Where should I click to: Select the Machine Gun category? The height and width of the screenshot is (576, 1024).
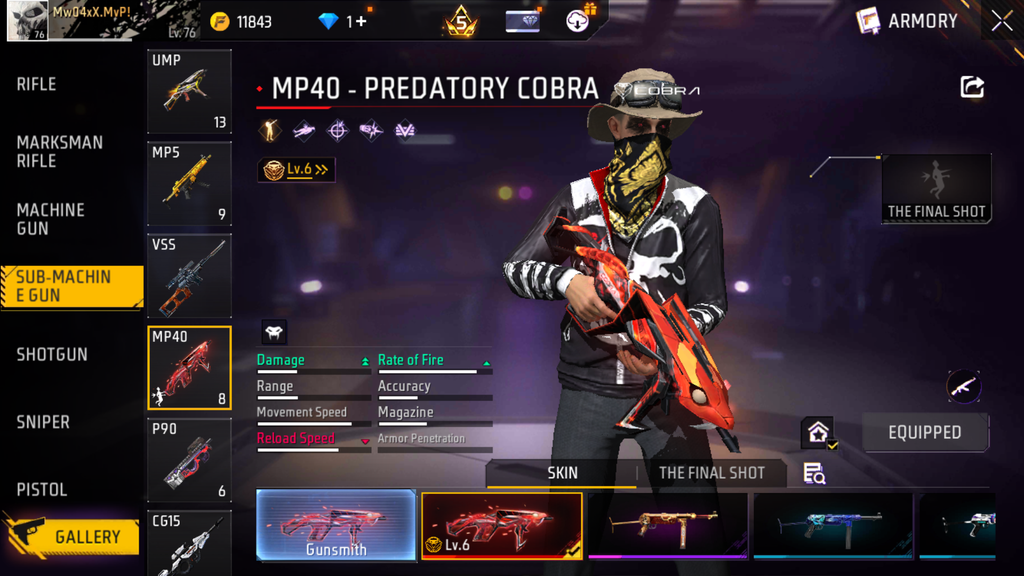click(50, 219)
